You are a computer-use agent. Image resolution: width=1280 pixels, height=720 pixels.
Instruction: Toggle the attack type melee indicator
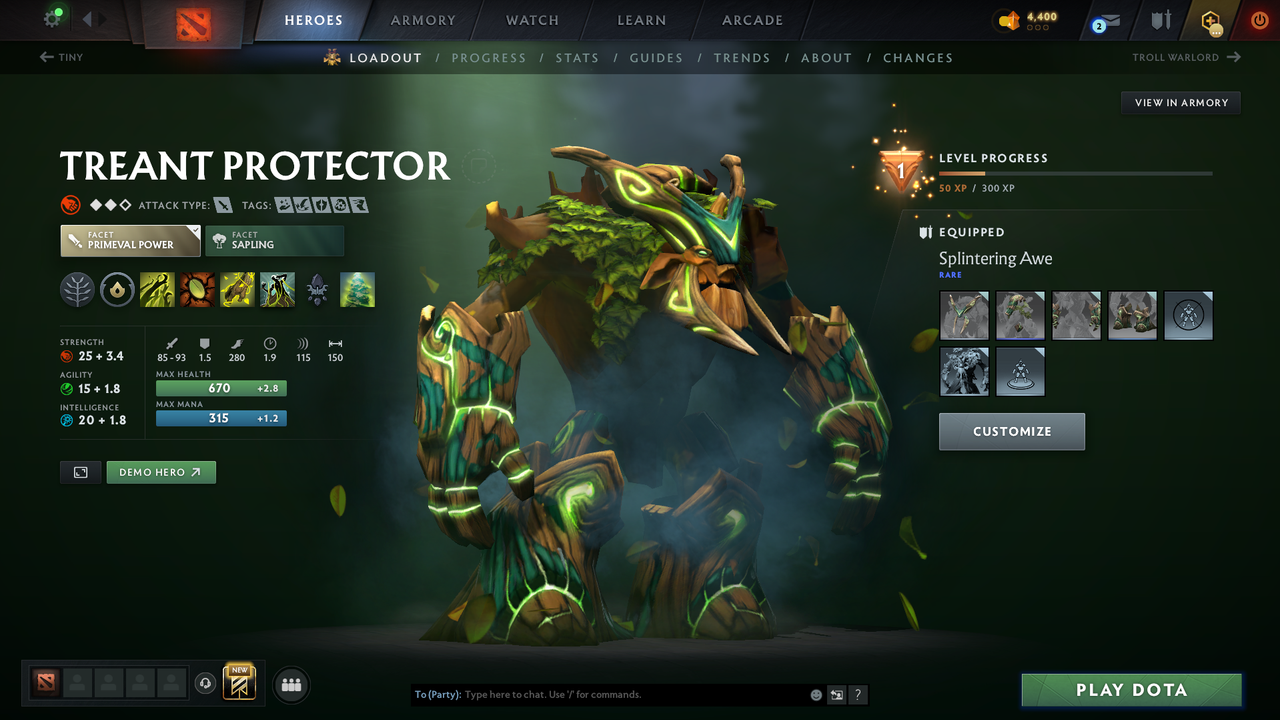click(222, 204)
